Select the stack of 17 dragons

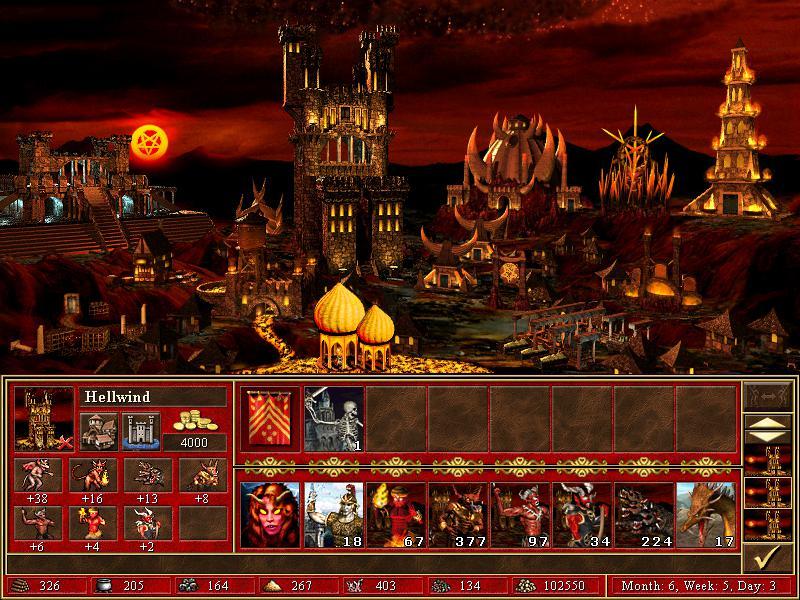pos(706,515)
